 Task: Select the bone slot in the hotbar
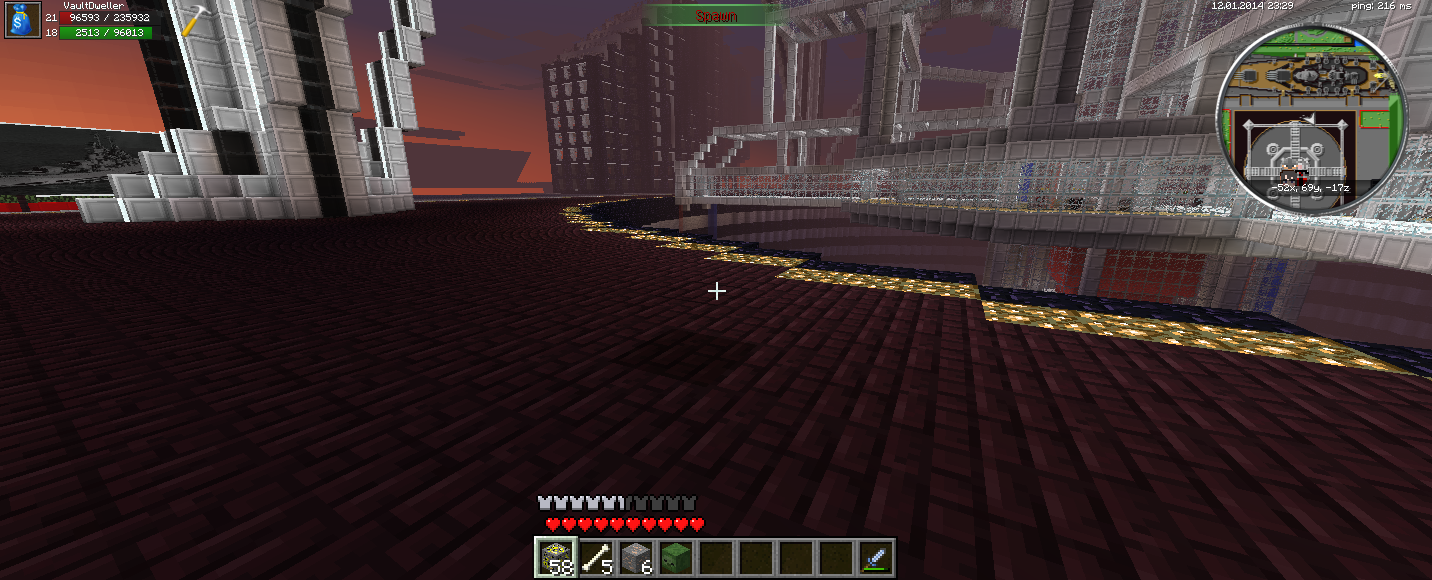click(595, 557)
